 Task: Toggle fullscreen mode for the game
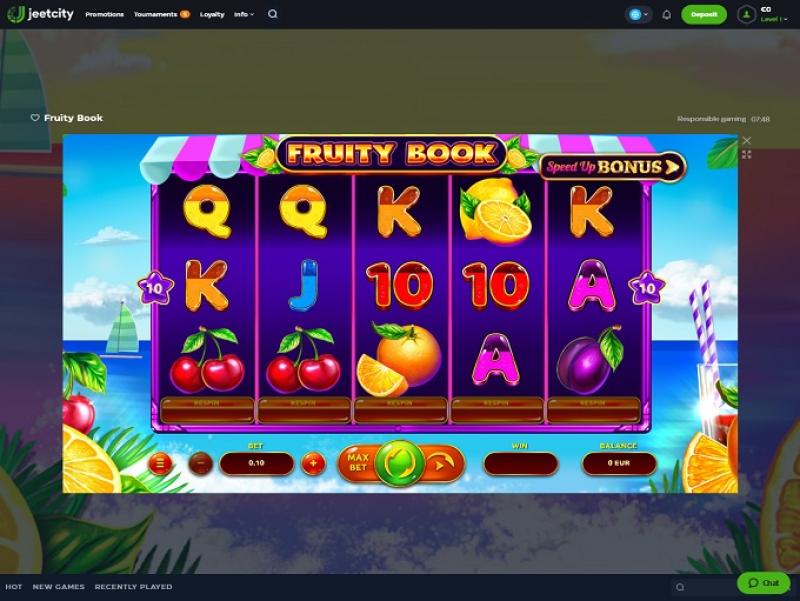point(746,155)
